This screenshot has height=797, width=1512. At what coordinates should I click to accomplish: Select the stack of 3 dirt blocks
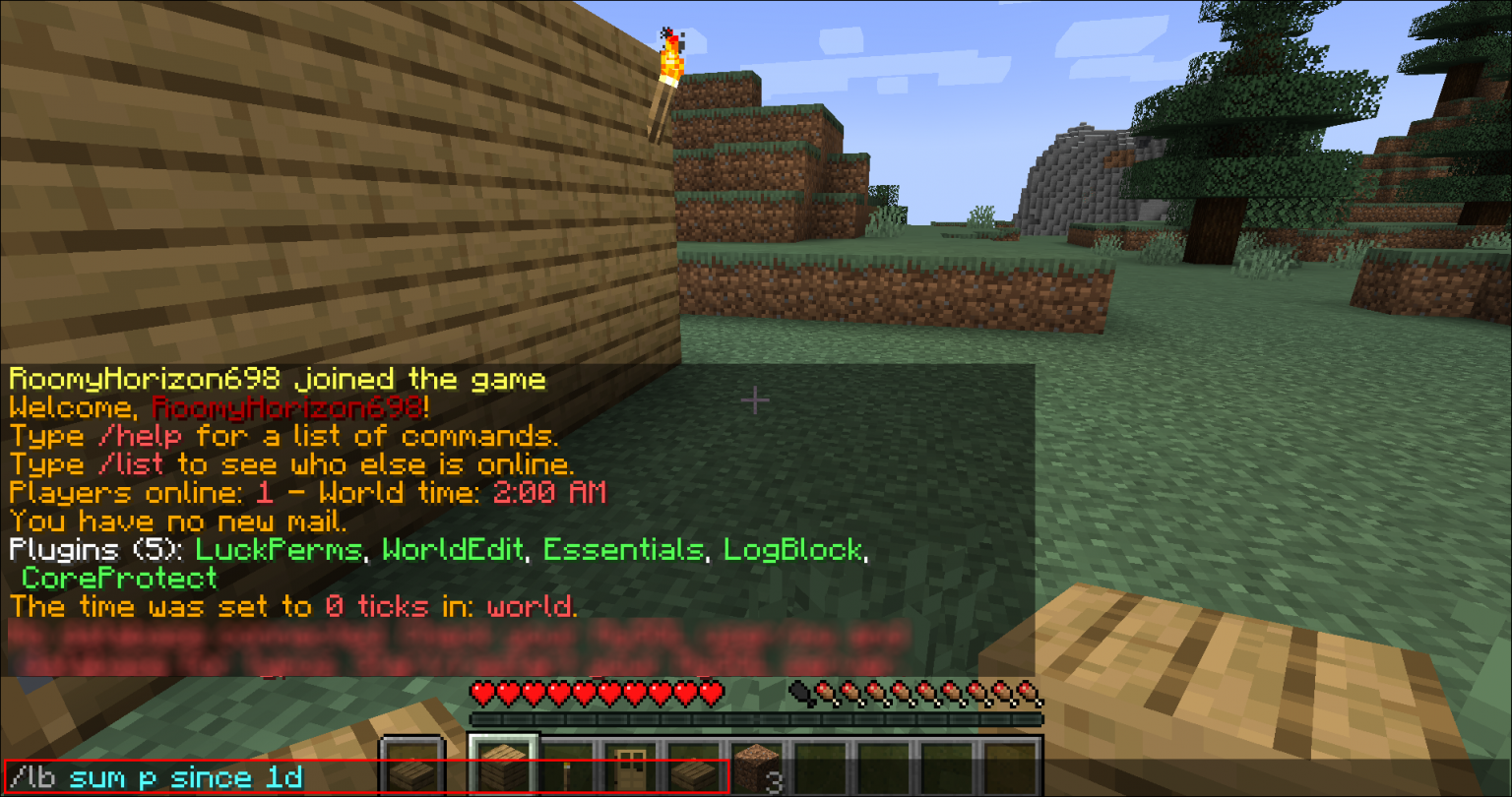tap(757, 763)
